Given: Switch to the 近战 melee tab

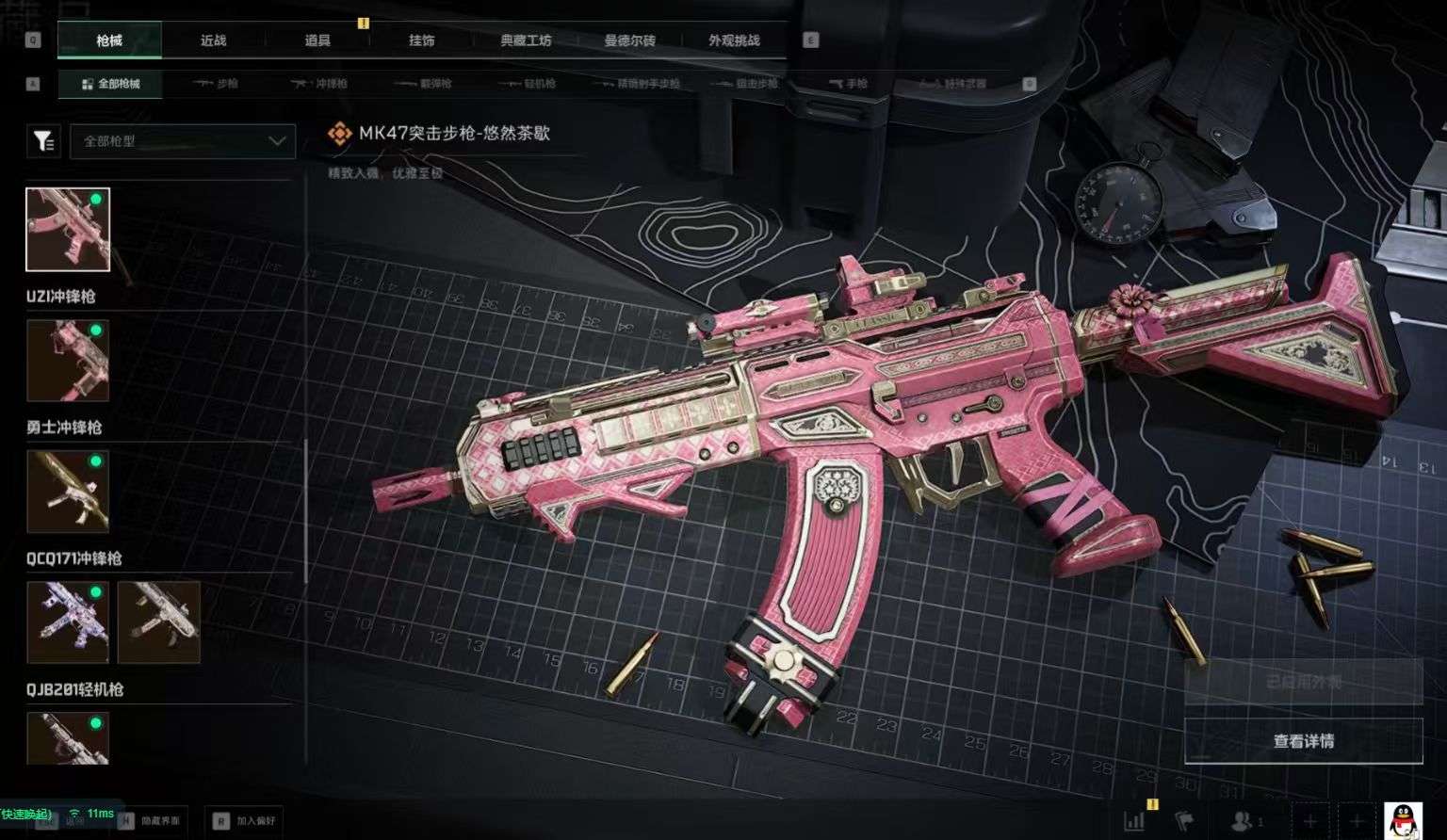Looking at the screenshot, I should point(214,40).
